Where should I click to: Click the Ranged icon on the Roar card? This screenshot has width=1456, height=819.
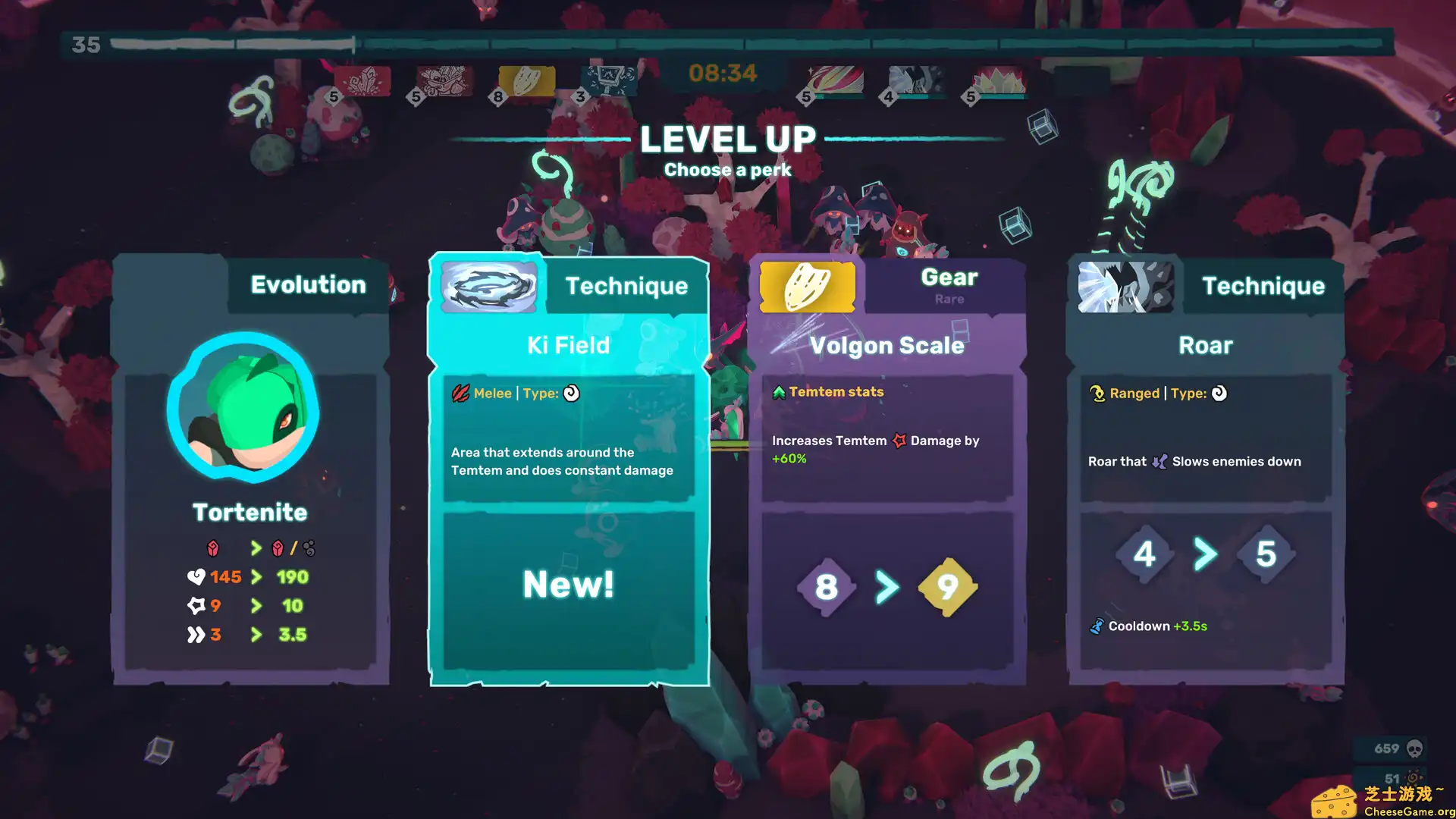coord(1096,393)
